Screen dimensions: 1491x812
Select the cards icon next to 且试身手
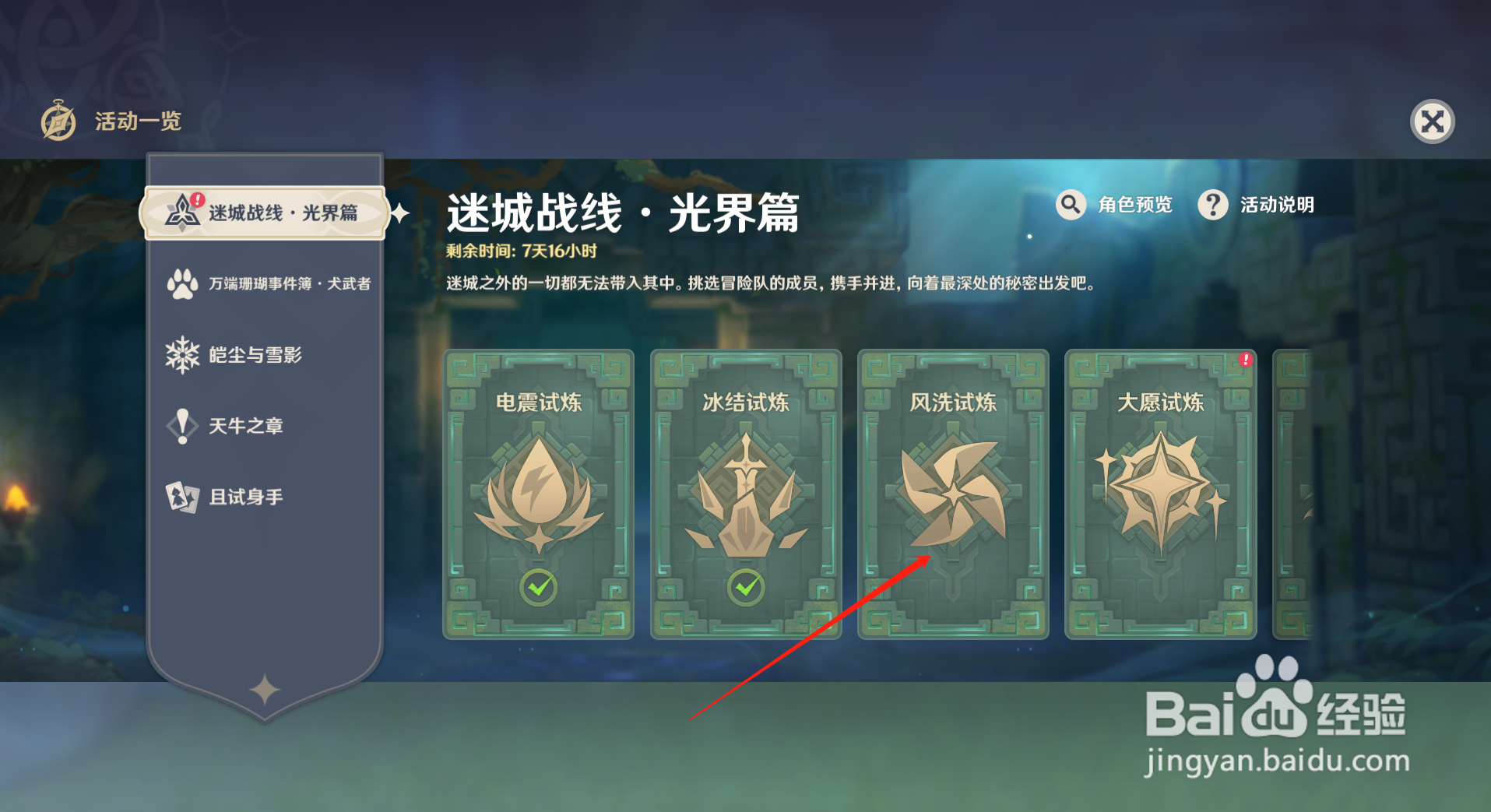(182, 497)
